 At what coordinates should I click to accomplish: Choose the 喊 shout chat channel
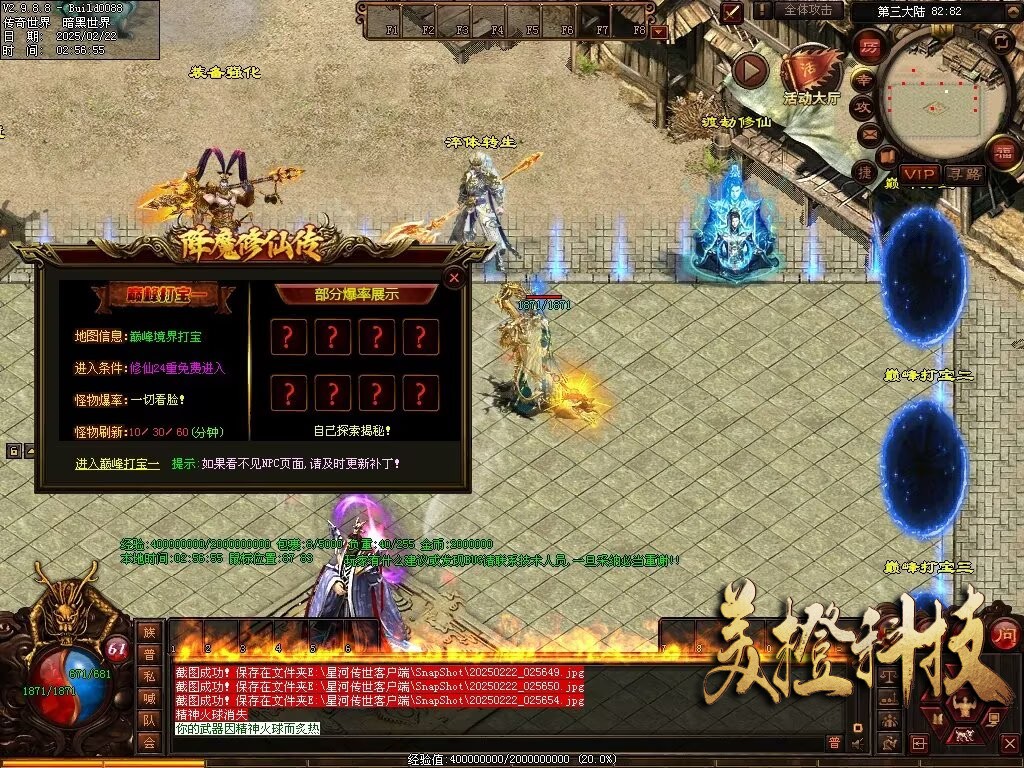point(149,698)
